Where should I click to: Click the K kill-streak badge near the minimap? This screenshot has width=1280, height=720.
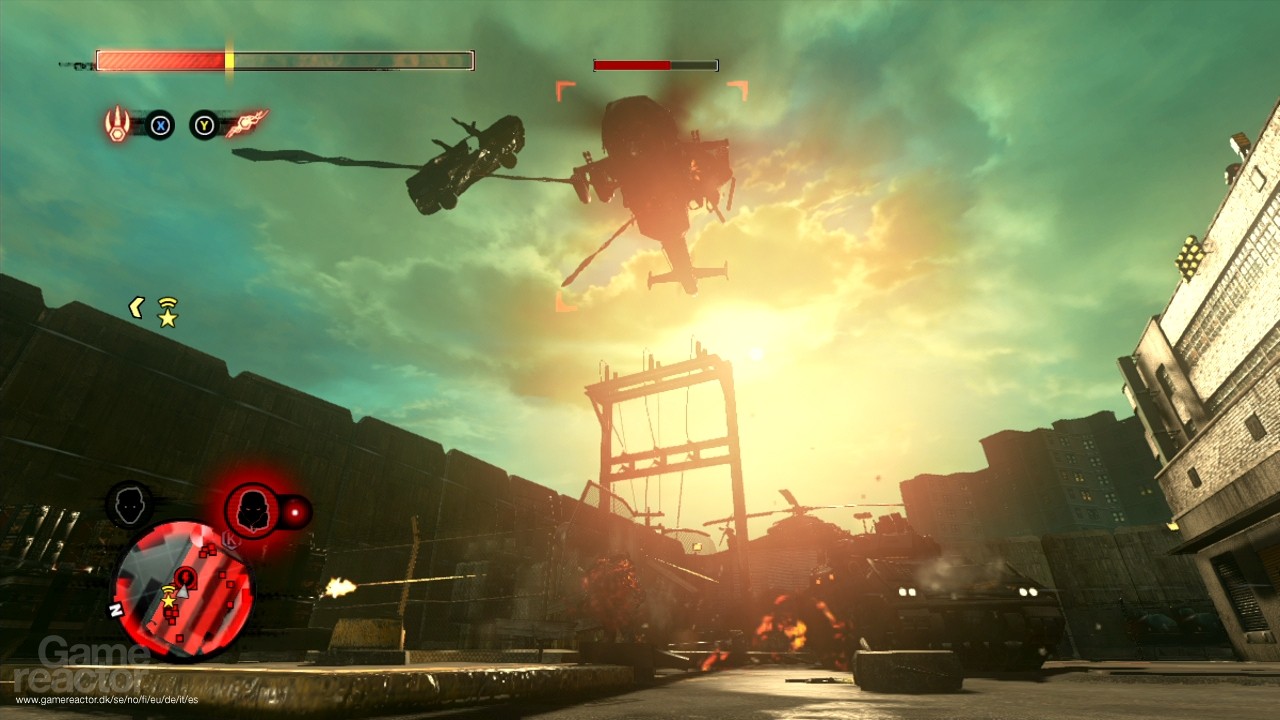click(228, 539)
